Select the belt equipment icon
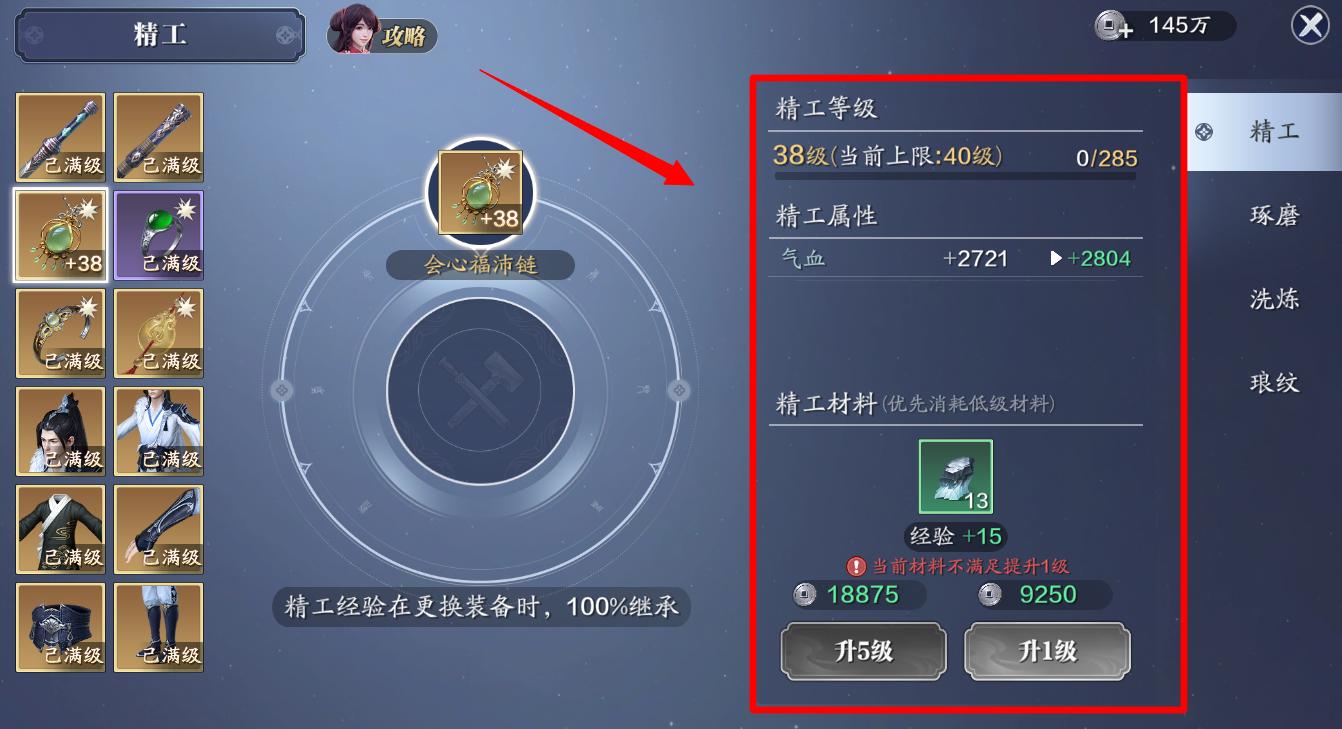Image resolution: width=1342 pixels, height=729 pixels. coord(60,626)
